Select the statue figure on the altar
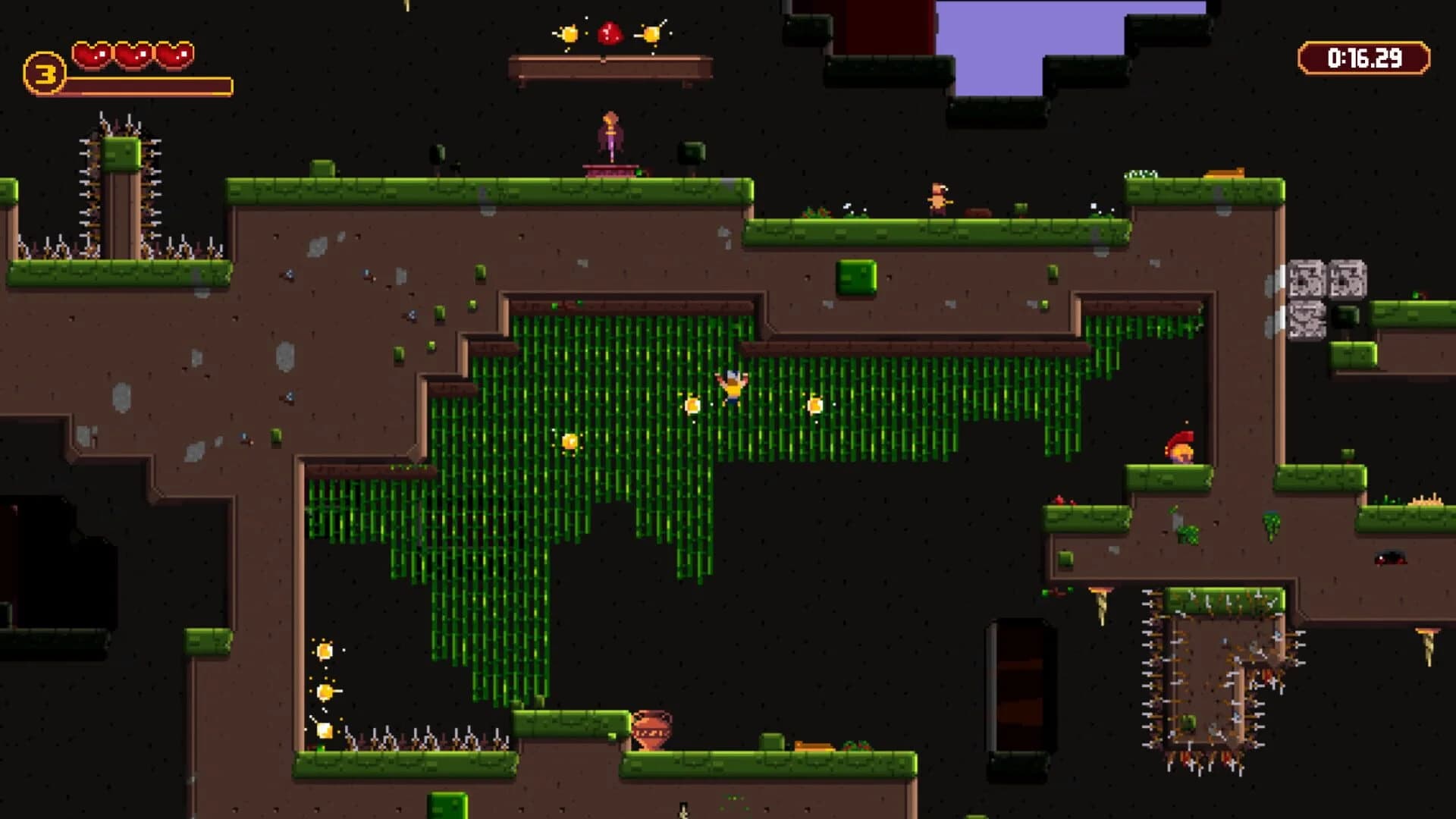 pyautogui.click(x=610, y=136)
